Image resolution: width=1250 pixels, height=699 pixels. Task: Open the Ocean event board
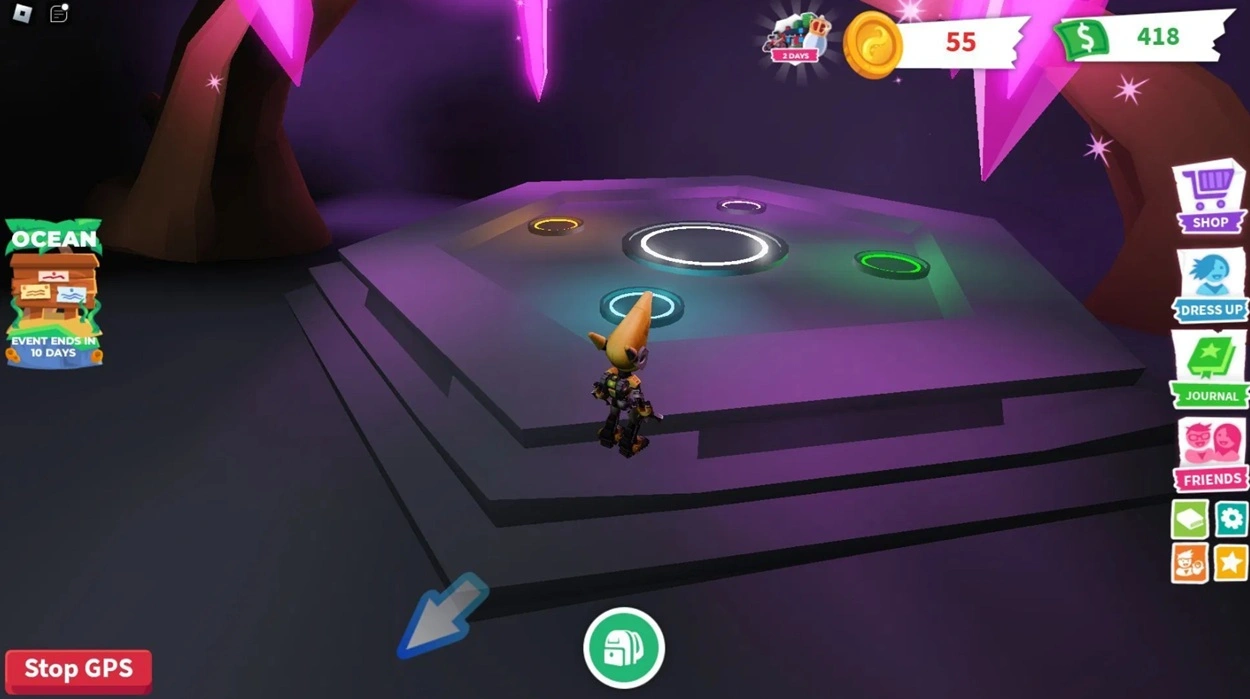55,292
